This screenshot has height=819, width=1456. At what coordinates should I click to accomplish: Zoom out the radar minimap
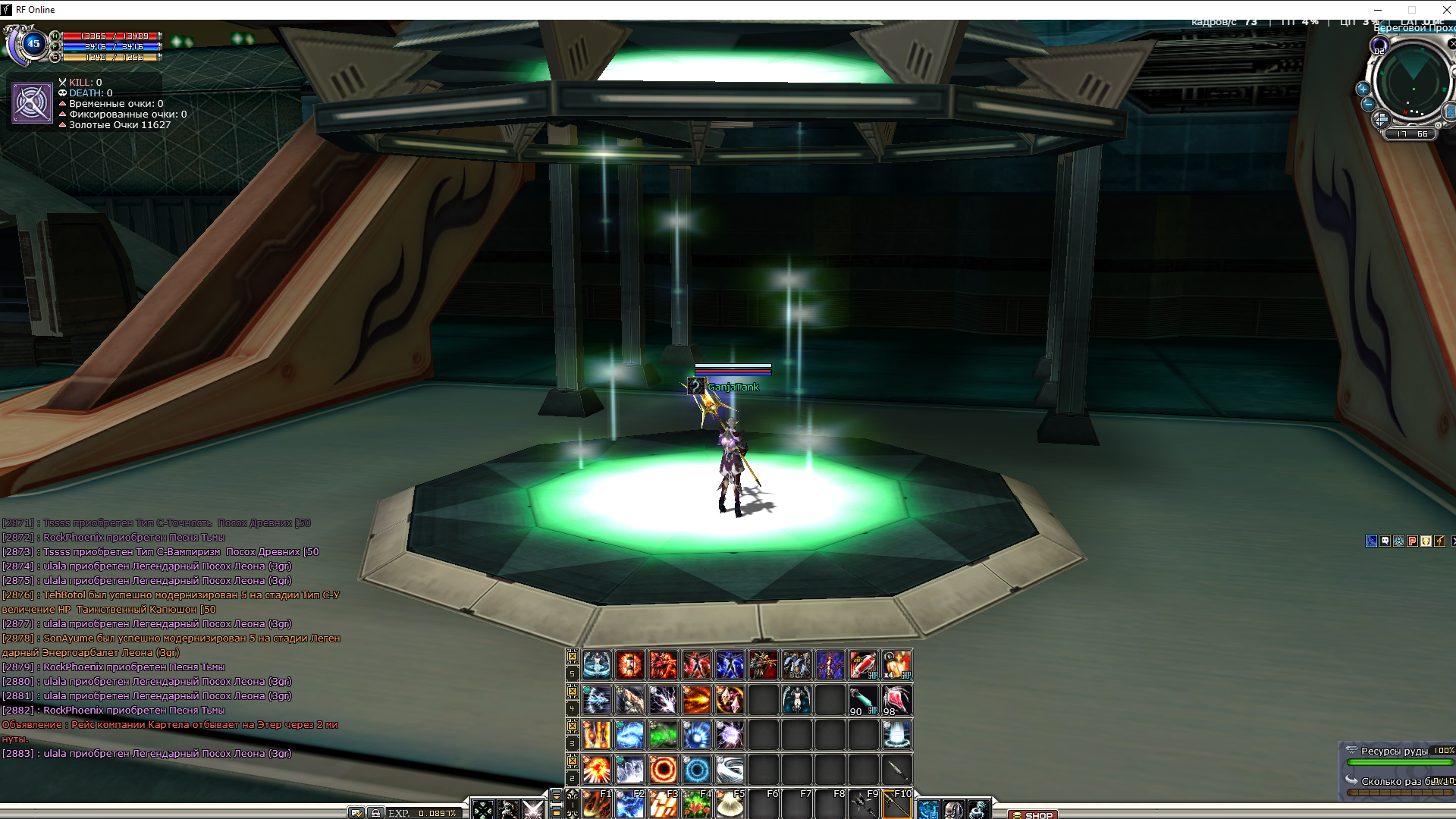1367,105
